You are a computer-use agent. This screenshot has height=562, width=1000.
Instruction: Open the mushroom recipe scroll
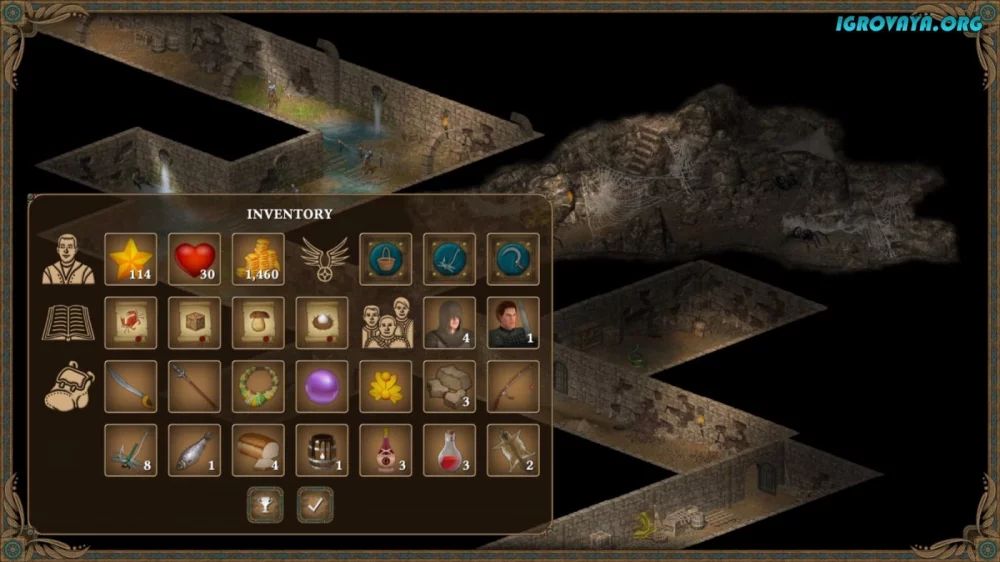(258, 322)
